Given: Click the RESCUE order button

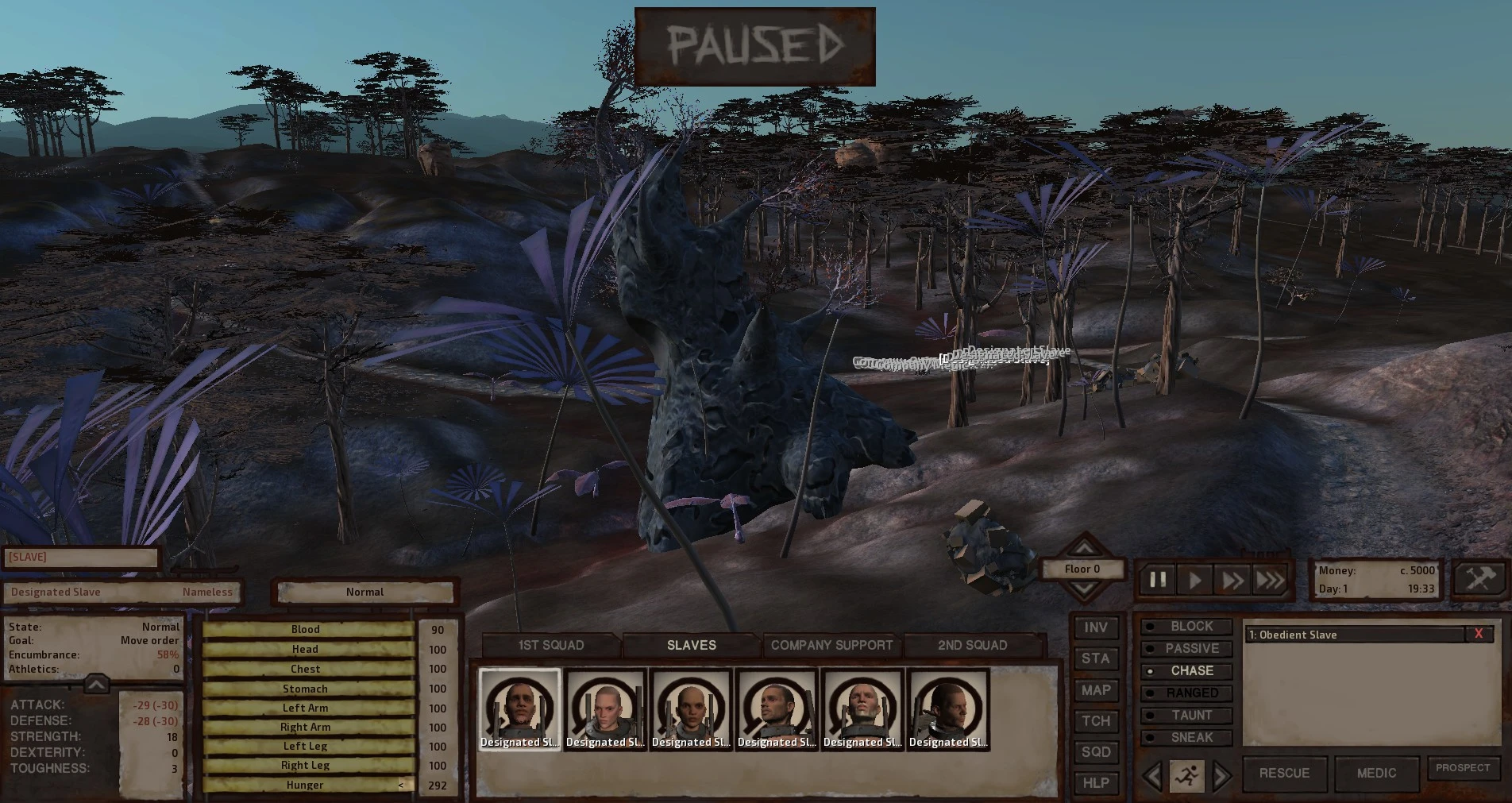Looking at the screenshot, I should (x=1284, y=773).
